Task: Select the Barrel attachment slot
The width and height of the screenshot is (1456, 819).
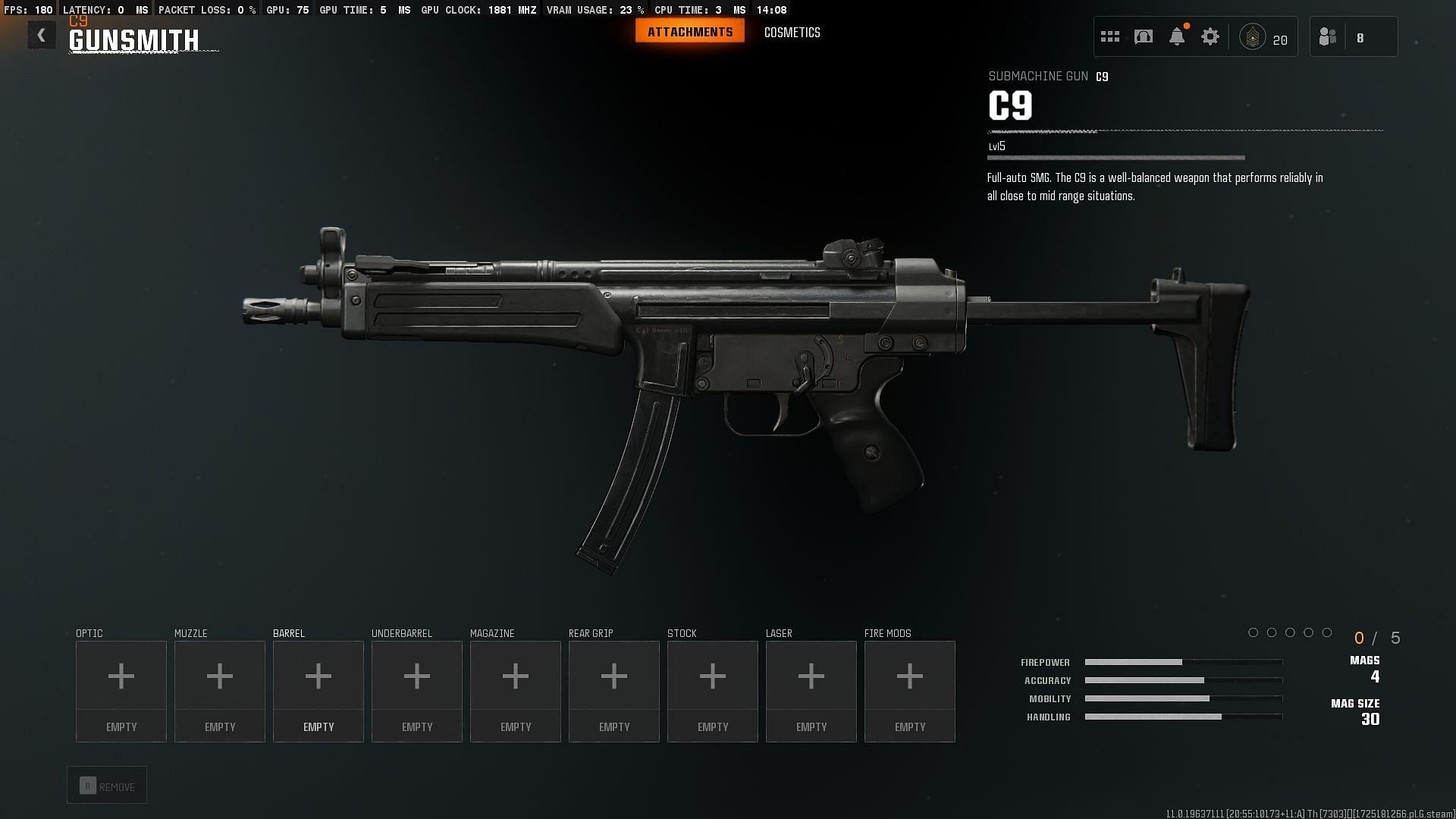Action: [318, 690]
